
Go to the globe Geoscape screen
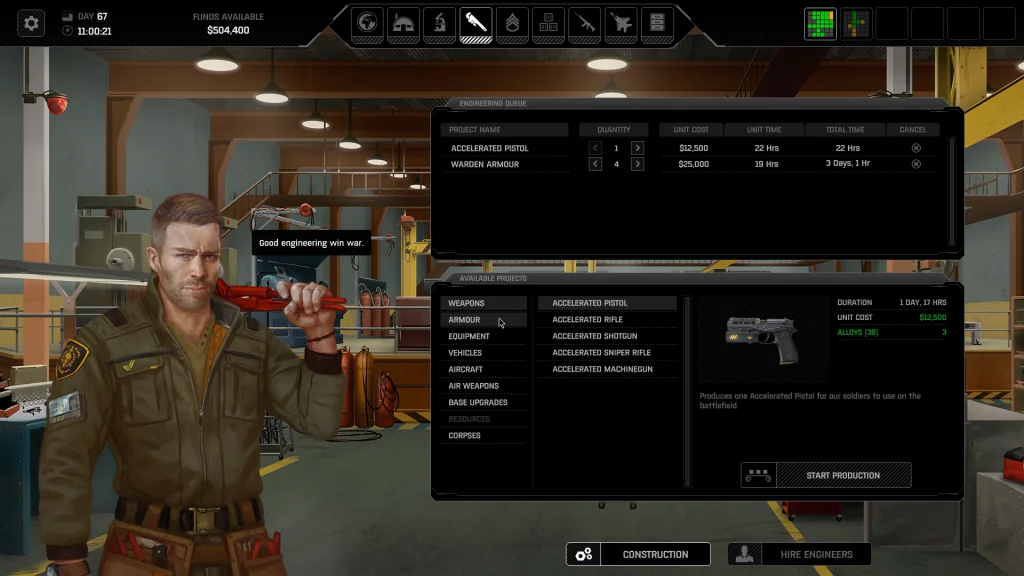click(367, 22)
